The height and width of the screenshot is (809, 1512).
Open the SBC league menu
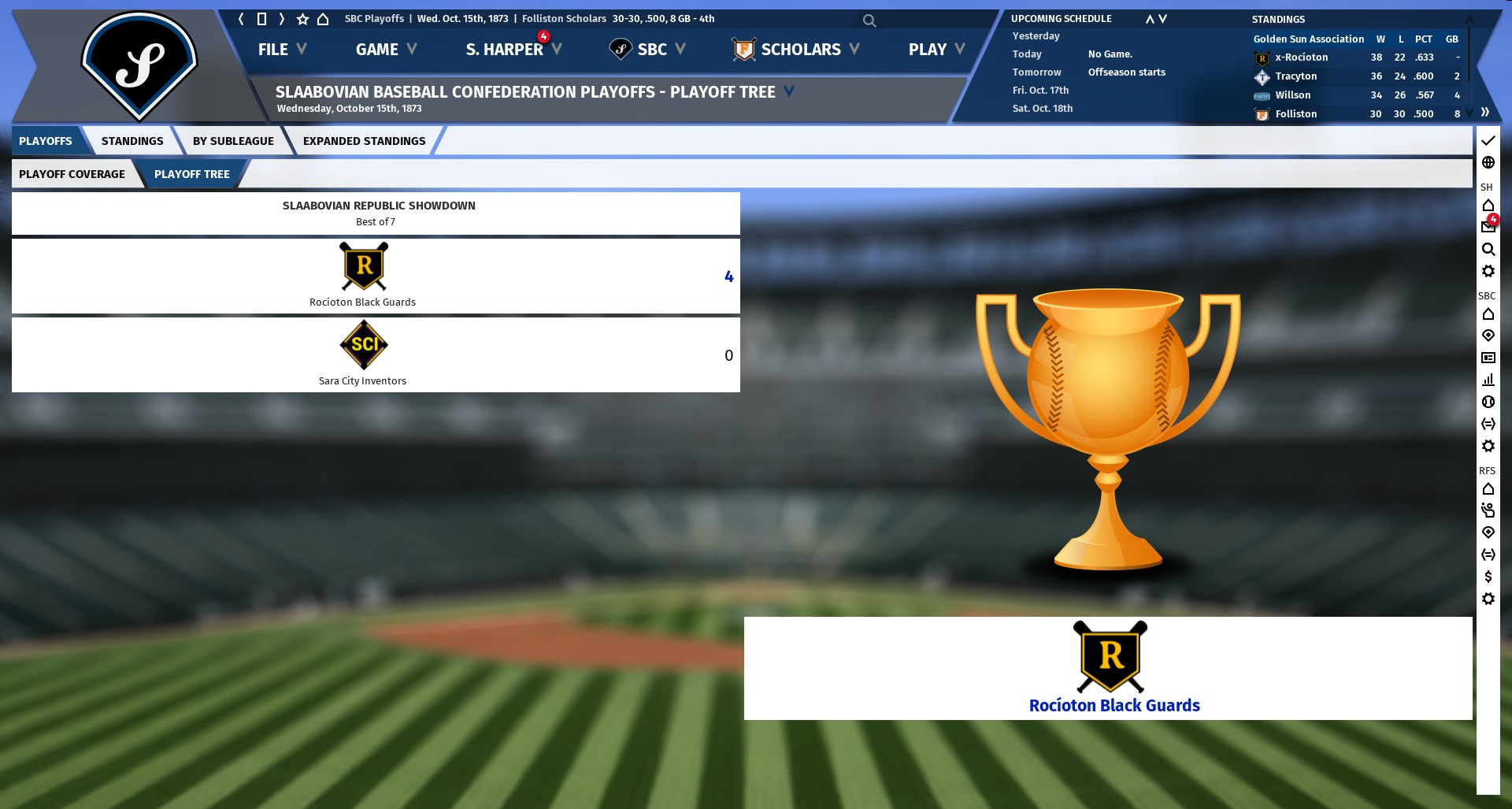click(x=647, y=50)
